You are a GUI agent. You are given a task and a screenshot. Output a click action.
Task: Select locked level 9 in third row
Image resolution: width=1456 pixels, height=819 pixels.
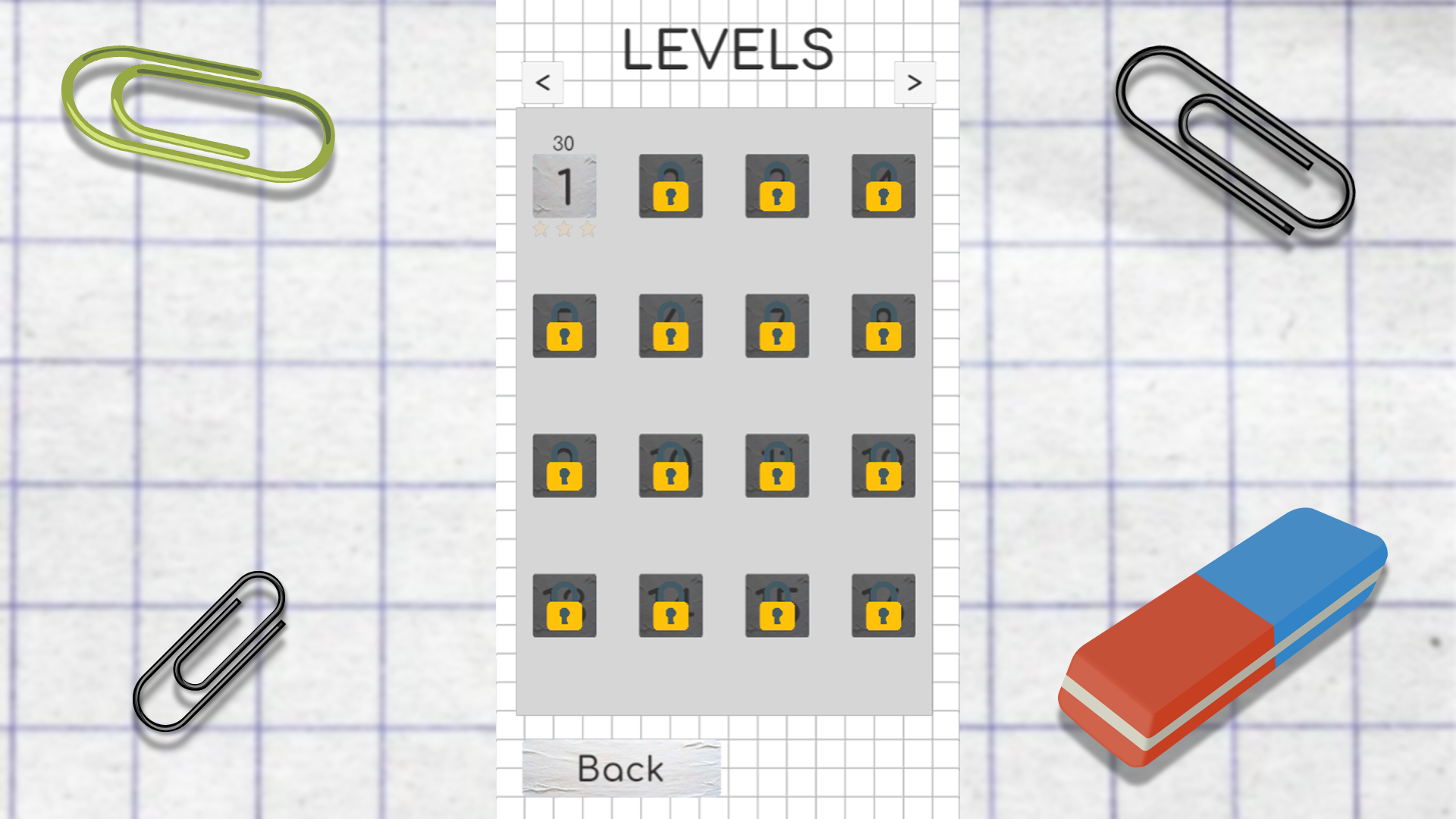564,466
